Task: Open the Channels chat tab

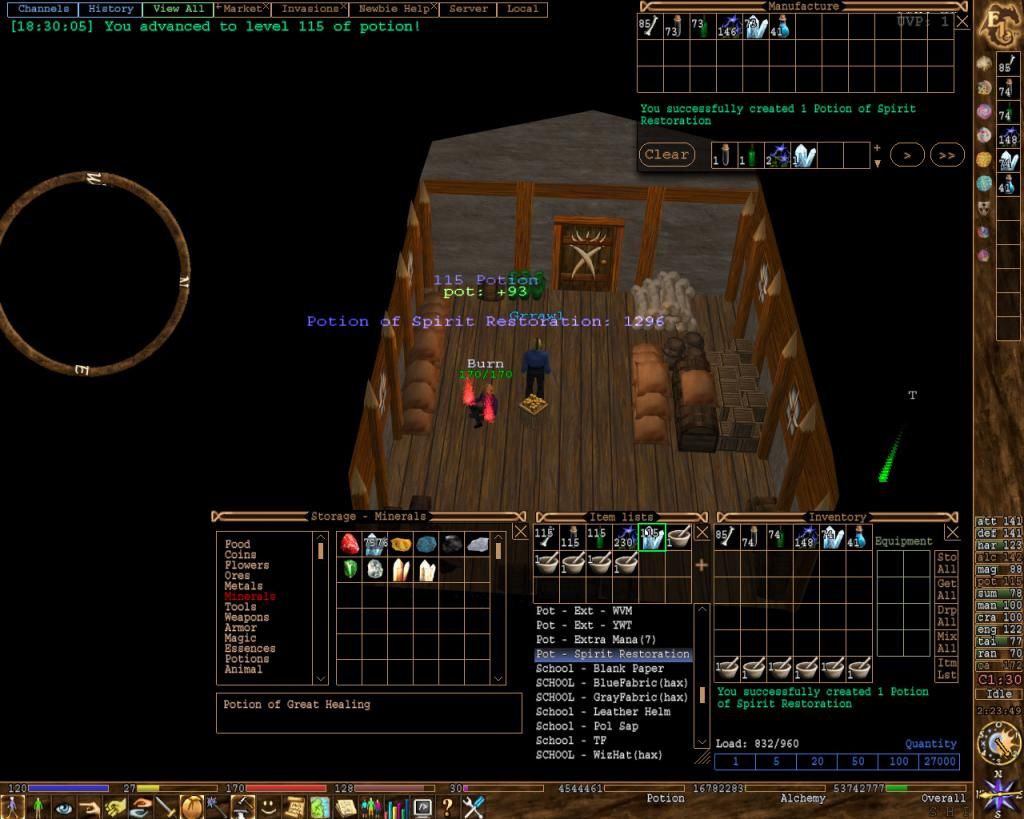Action: (x=43, y=9)
